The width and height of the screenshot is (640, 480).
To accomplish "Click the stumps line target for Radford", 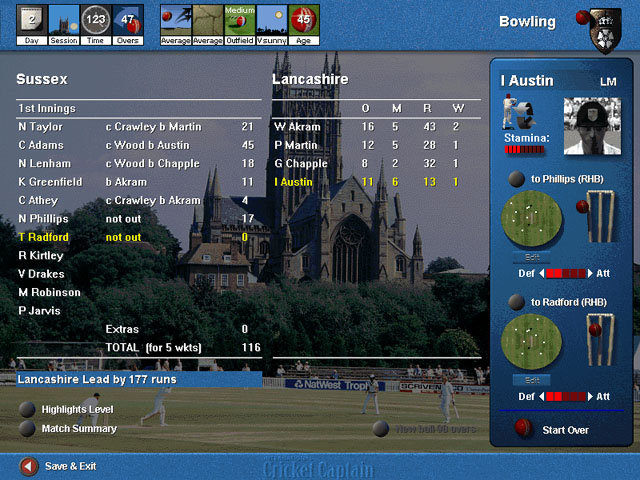I will [x=600, y=340].
